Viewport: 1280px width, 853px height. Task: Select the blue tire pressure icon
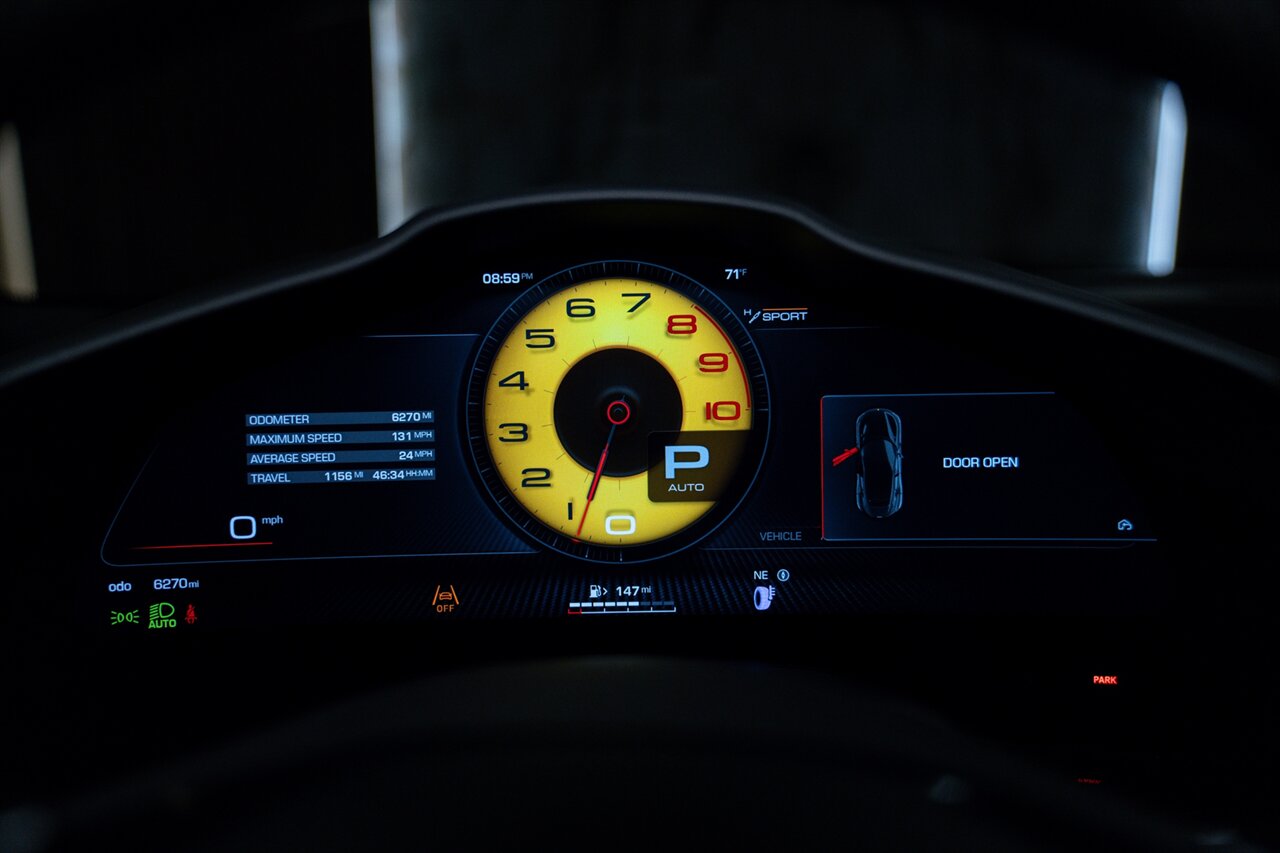(x=765, y=597)
